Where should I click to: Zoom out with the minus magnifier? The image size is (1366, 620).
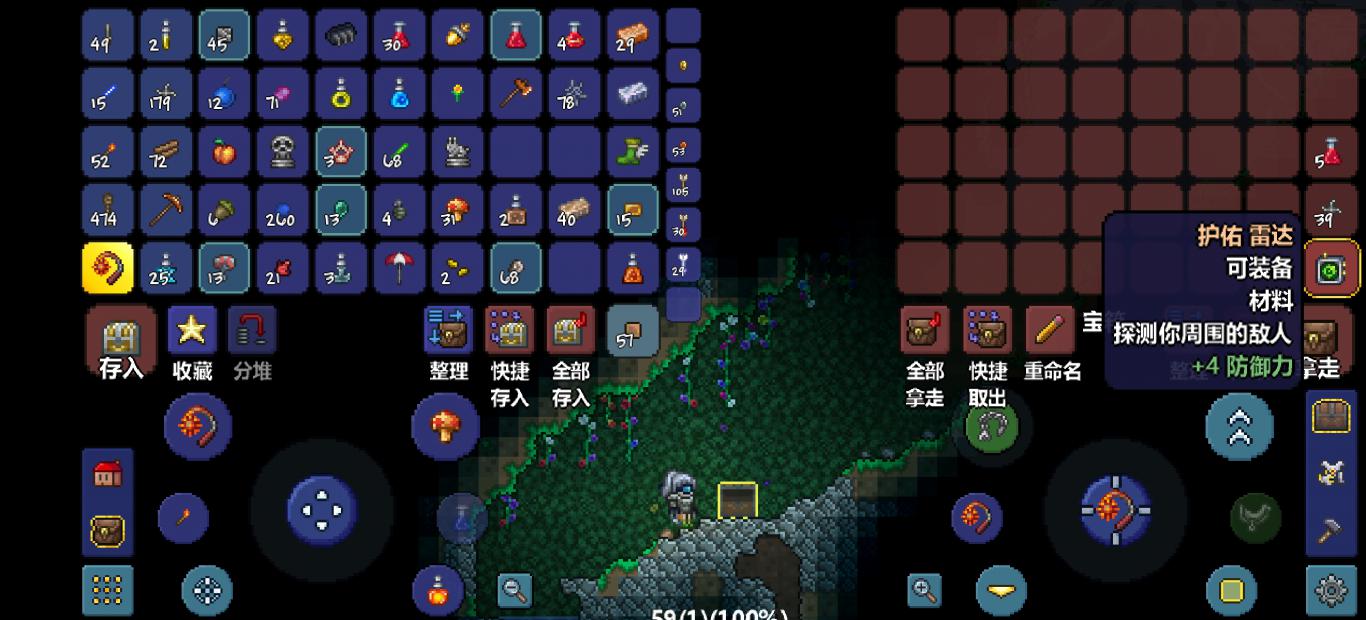click(x=515, y=590)
